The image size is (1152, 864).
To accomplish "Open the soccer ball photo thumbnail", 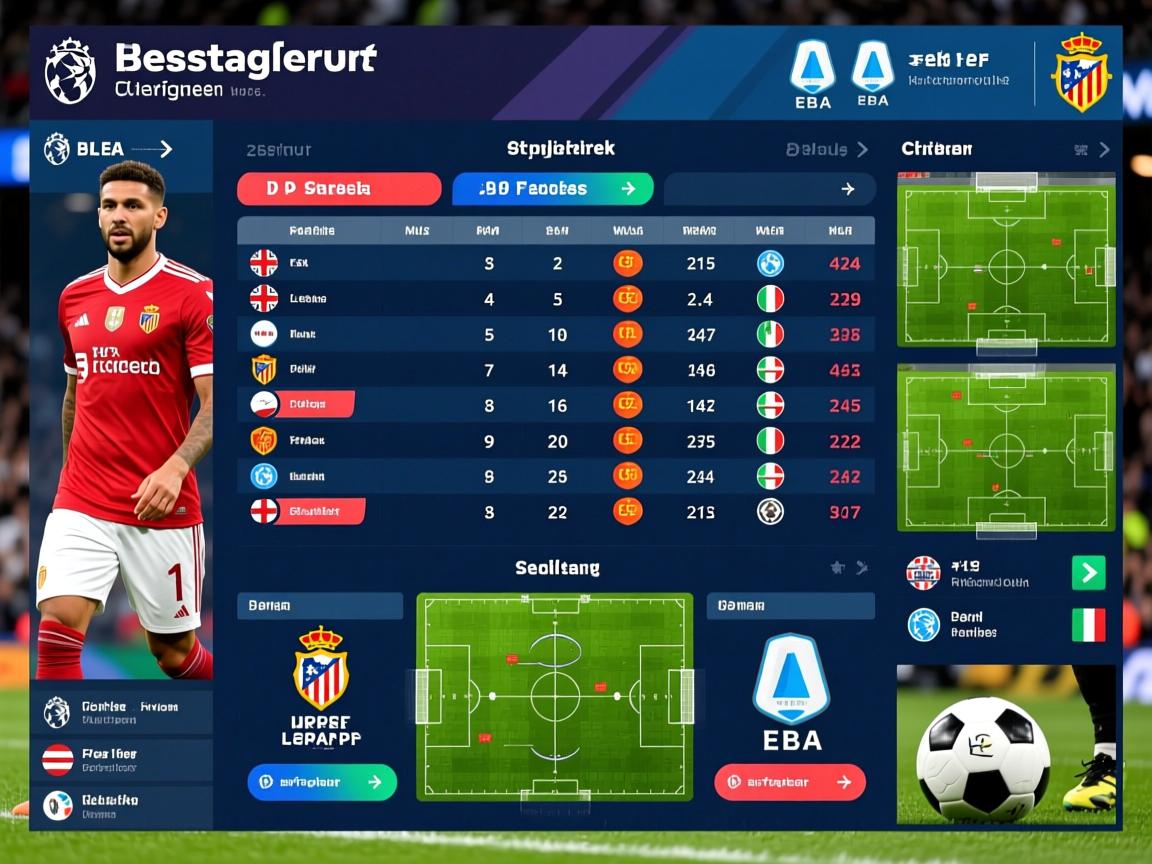I will pos(1005,744).
